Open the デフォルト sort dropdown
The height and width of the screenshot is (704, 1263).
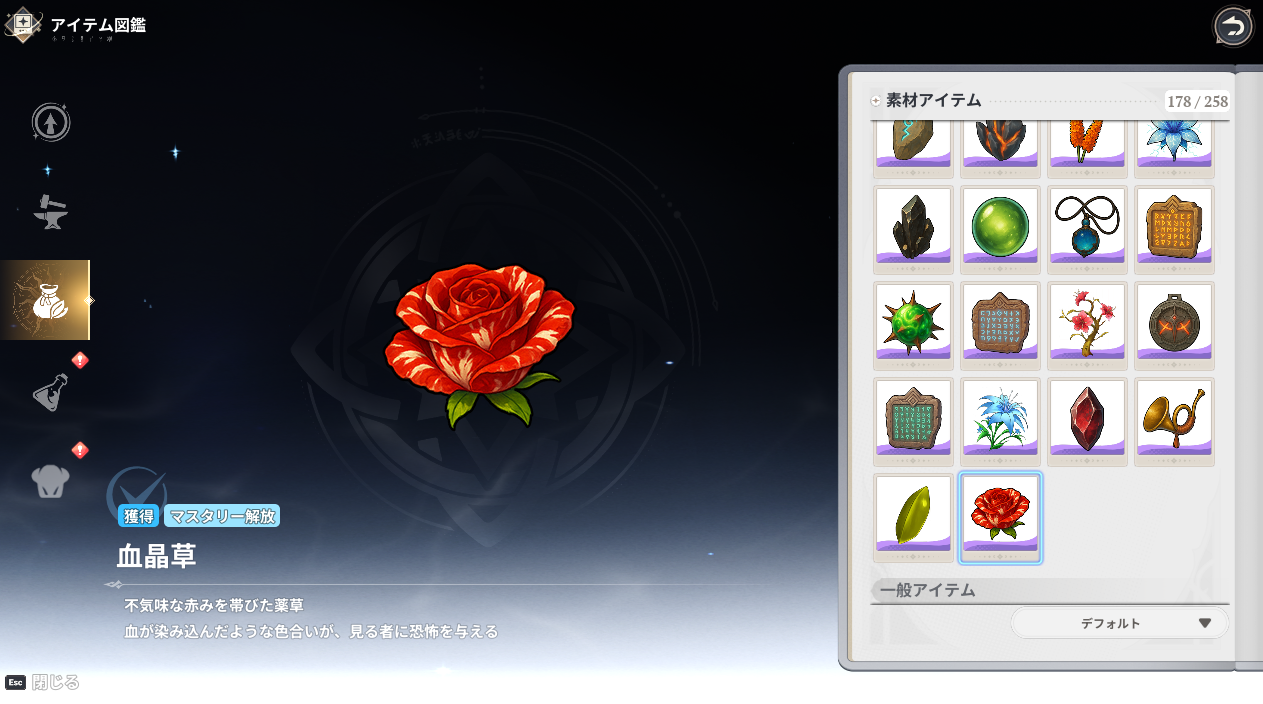point(1119,623)
